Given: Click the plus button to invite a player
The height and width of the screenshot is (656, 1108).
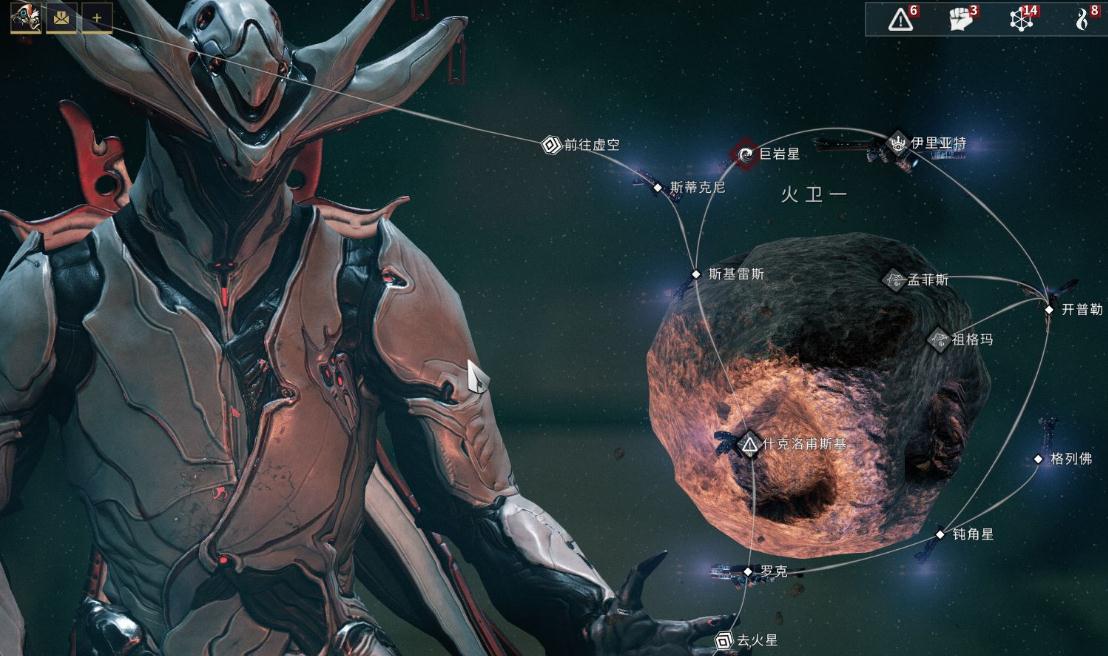Looking at the screenshot, I should tap(97, 18).
